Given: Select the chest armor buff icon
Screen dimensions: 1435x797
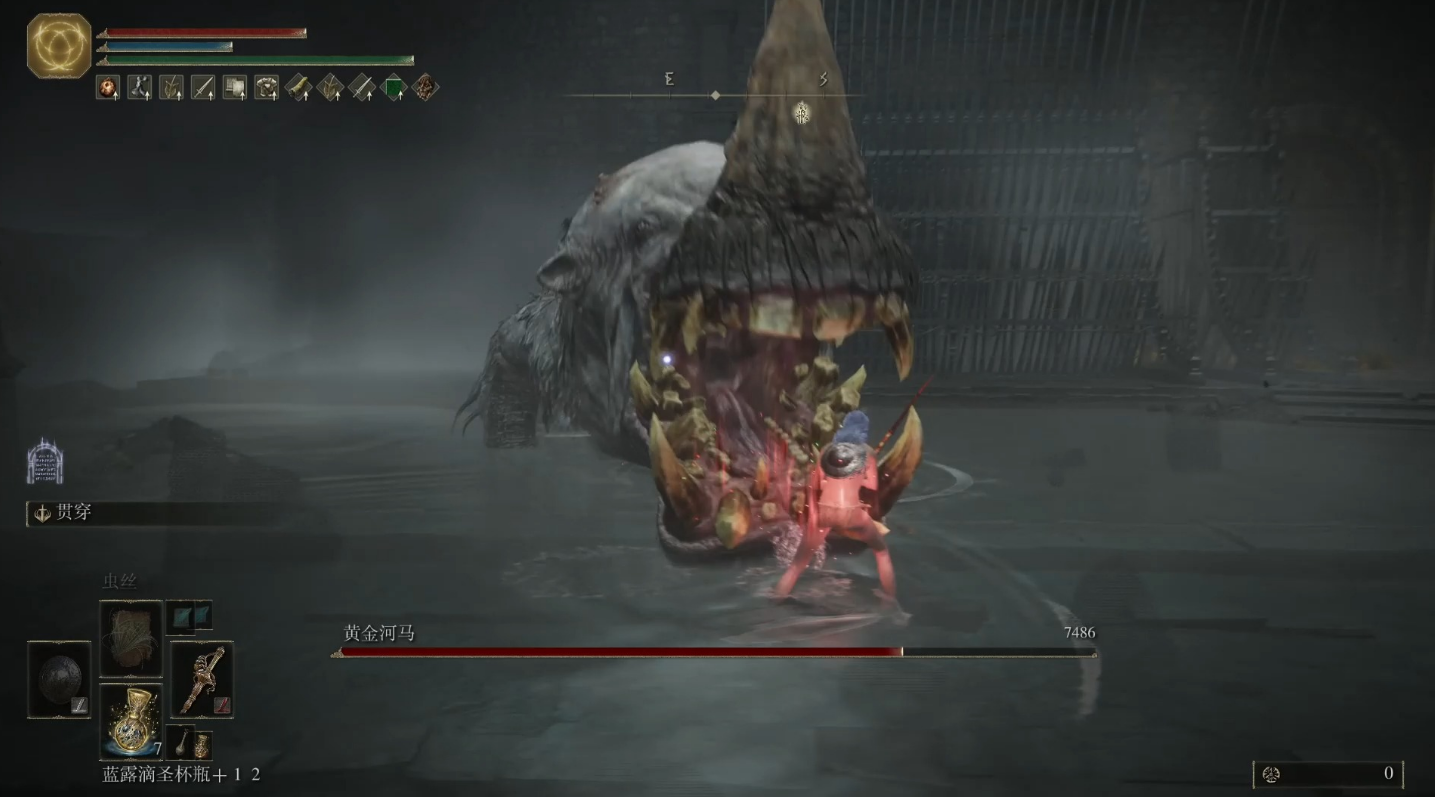Looking at the screenshot, I should [266, 88].
